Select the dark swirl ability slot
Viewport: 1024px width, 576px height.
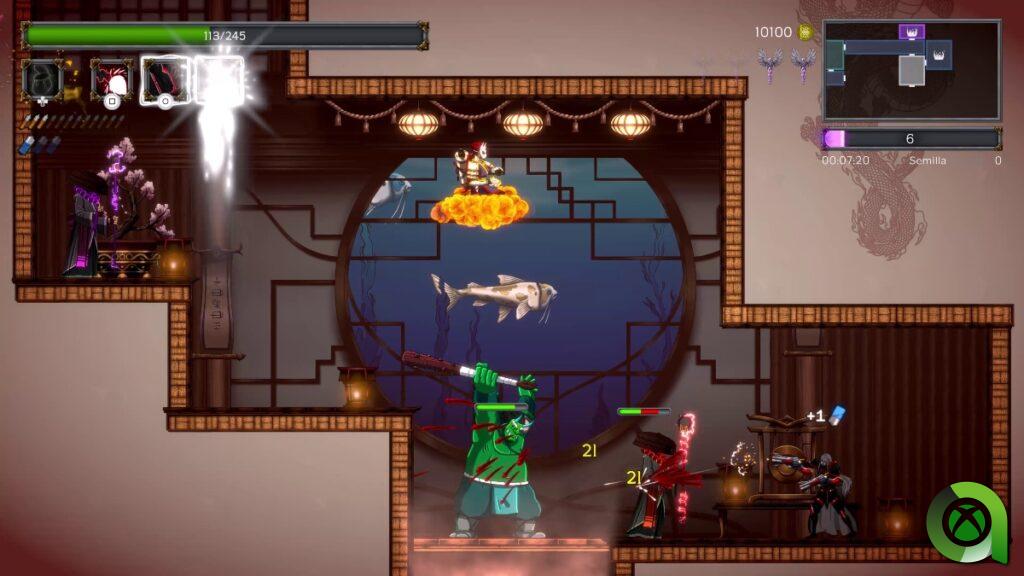43,78
